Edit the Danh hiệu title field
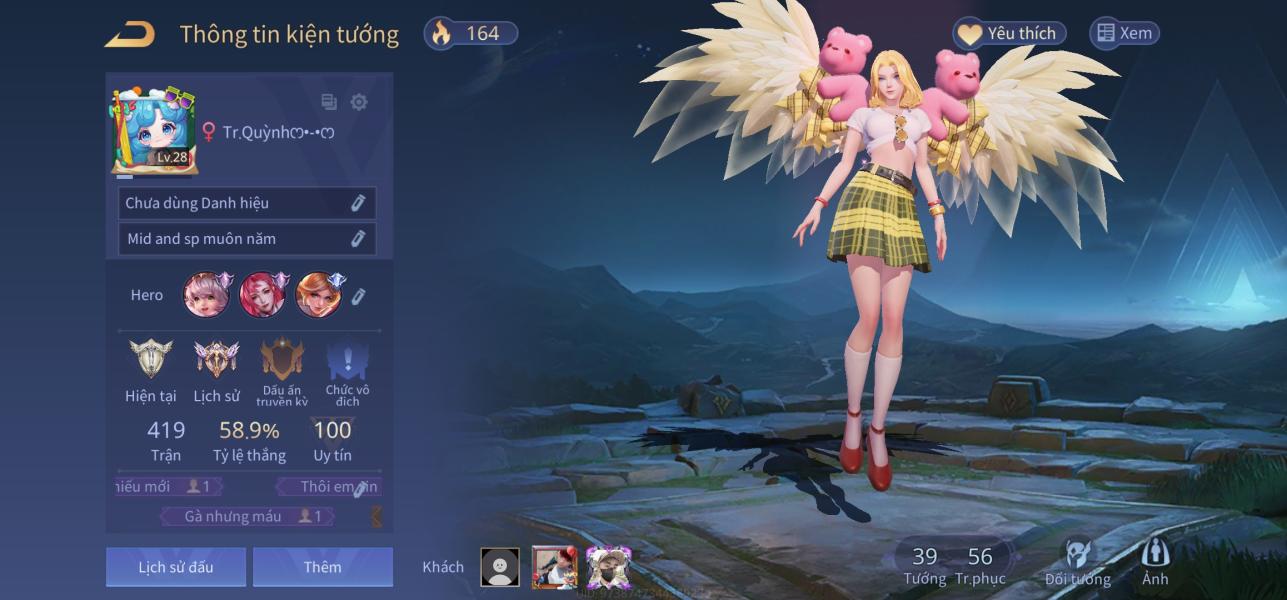Screen dimensions: 1287x600 [357, 203]
